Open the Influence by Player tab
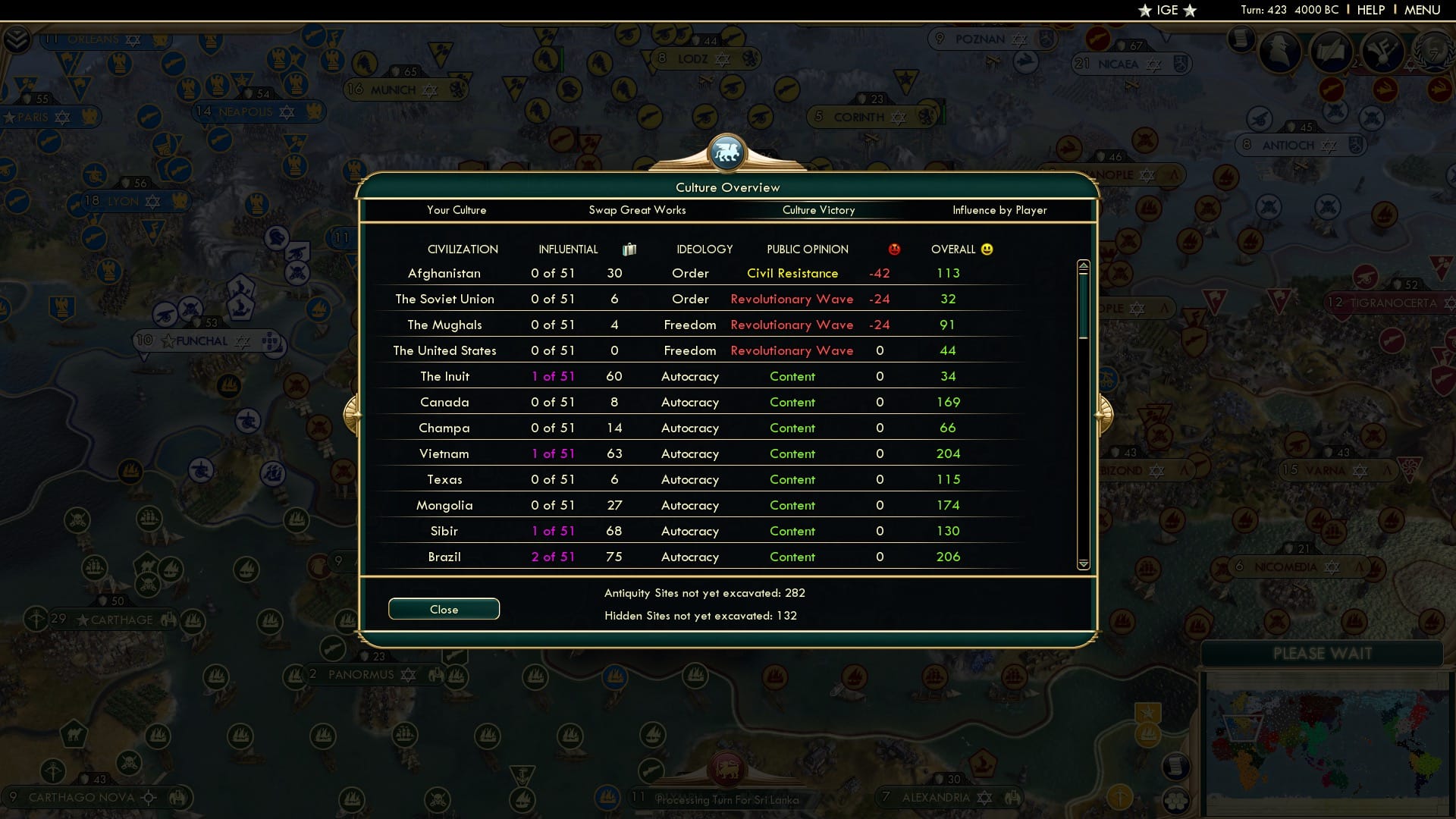This screenshot has width=1456, height=819. (999, 210)
